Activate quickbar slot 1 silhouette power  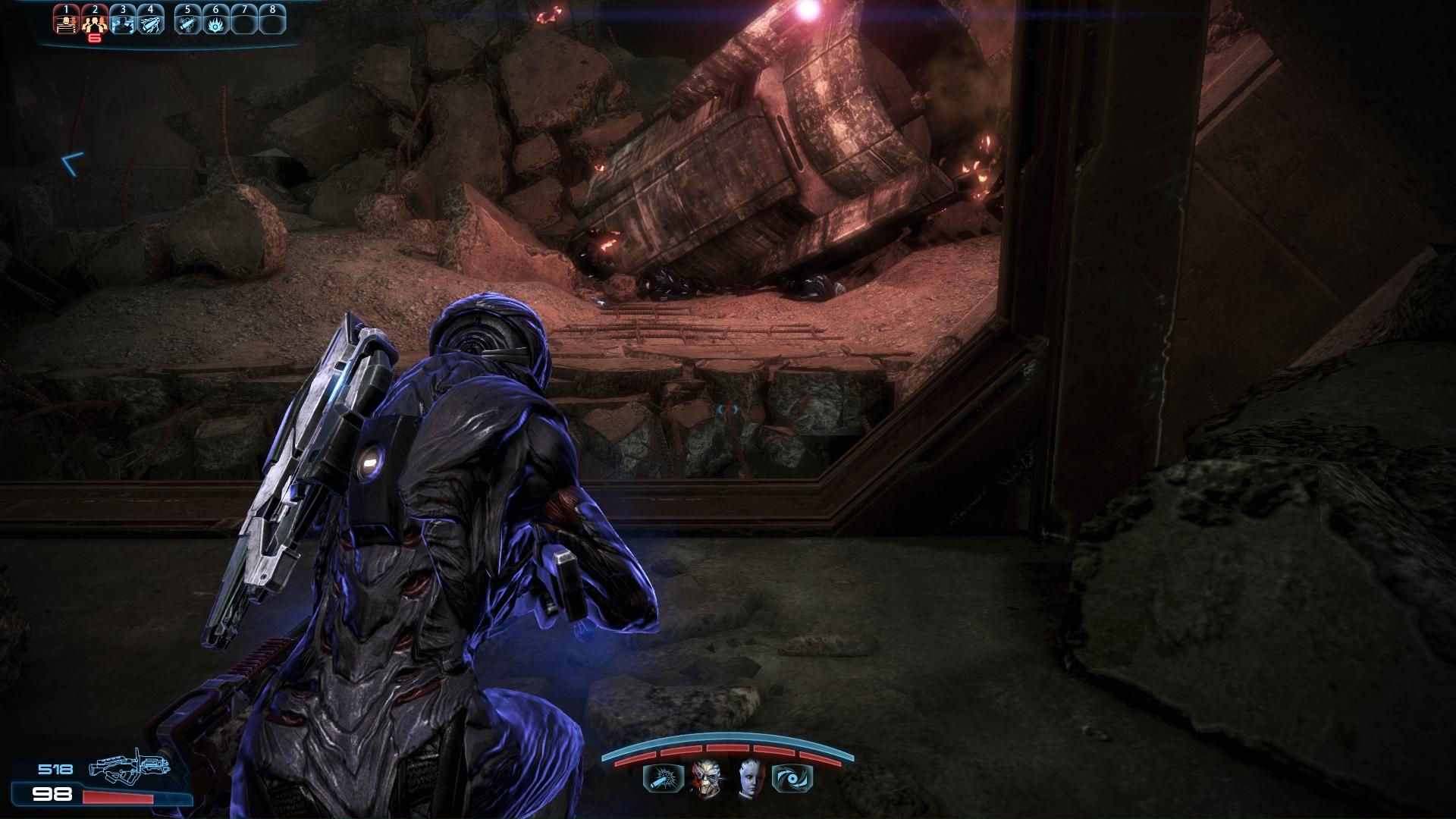pyautogui.click(x=66, y=23)
